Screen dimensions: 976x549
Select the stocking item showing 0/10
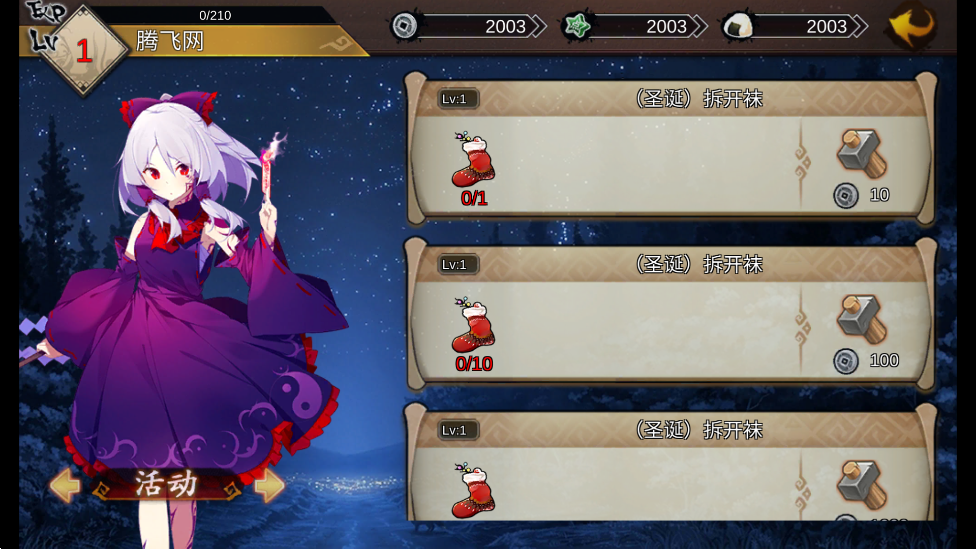coord(473,326)
